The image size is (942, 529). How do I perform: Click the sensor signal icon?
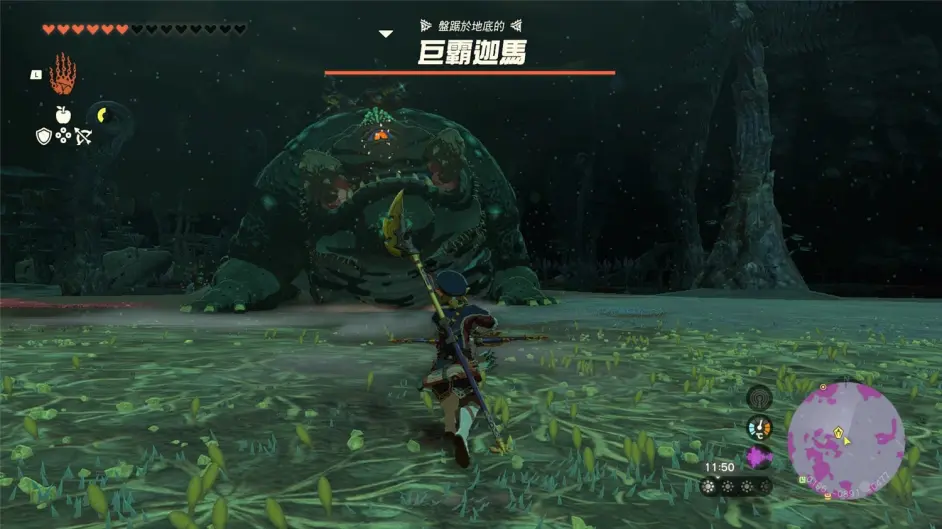pos(759,397)
